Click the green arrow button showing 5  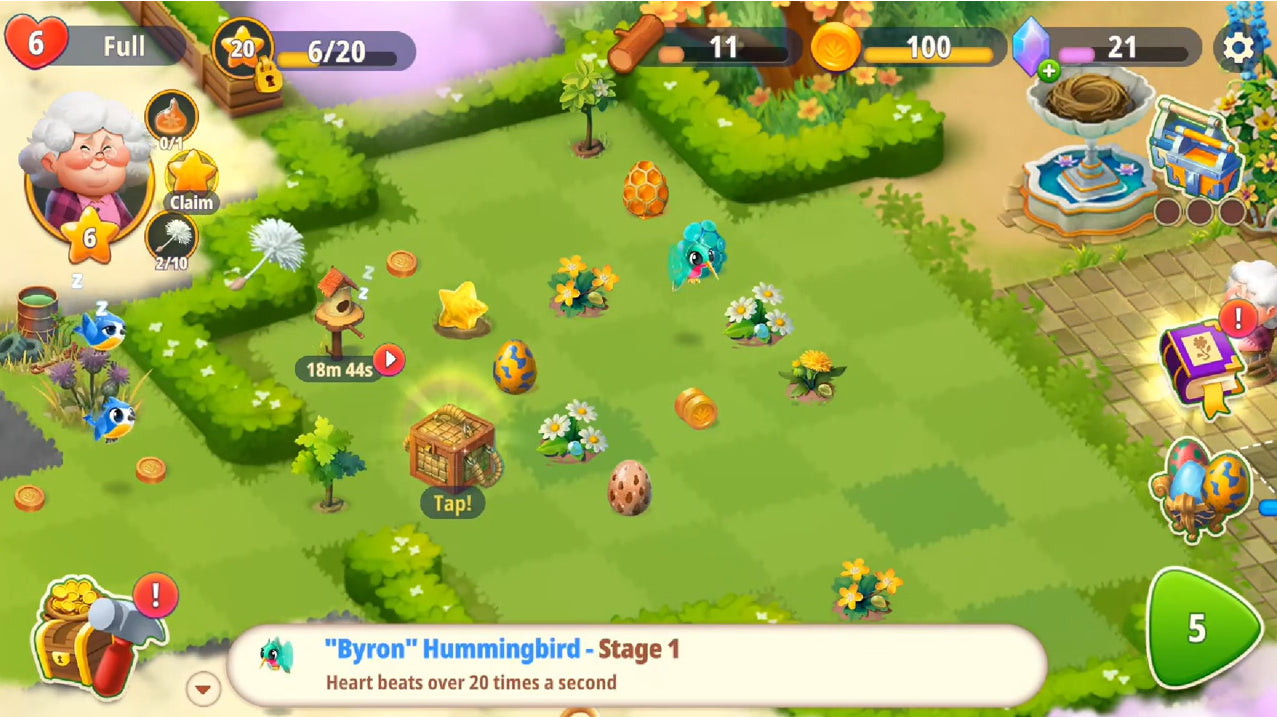coord(1200,628)
